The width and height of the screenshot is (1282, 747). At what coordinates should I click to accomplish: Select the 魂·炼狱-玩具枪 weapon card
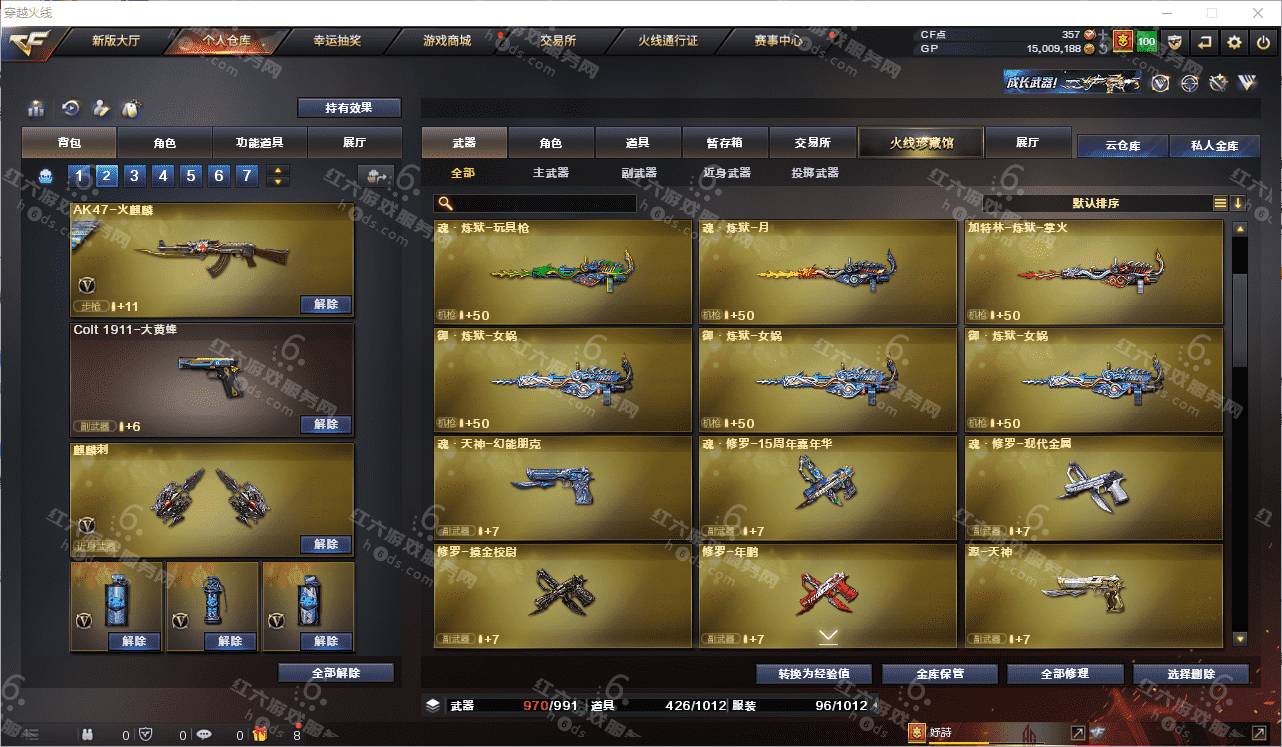(562, 271)
